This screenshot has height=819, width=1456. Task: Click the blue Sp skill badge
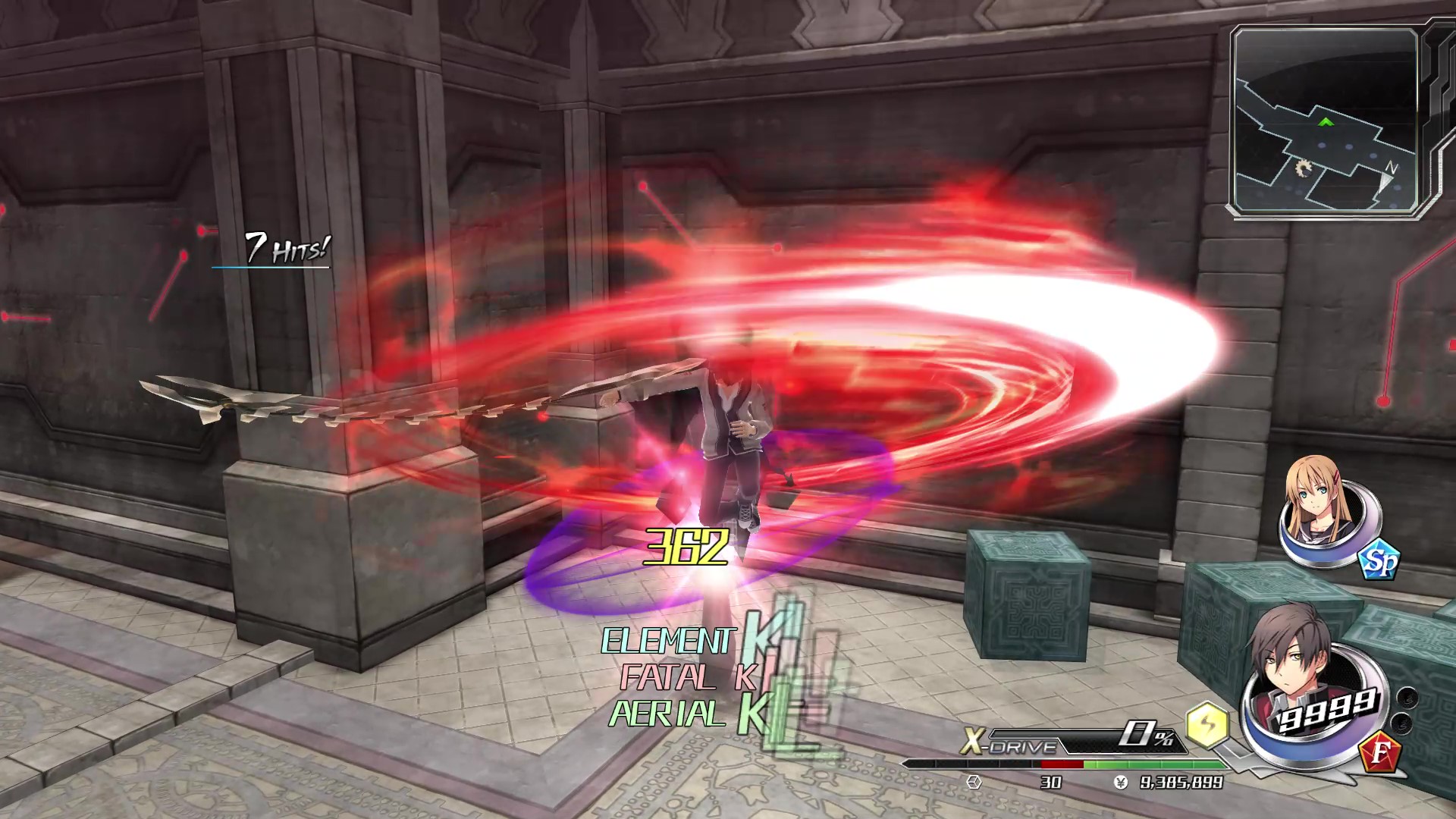pyautogui.click(x=1379, y=562)
